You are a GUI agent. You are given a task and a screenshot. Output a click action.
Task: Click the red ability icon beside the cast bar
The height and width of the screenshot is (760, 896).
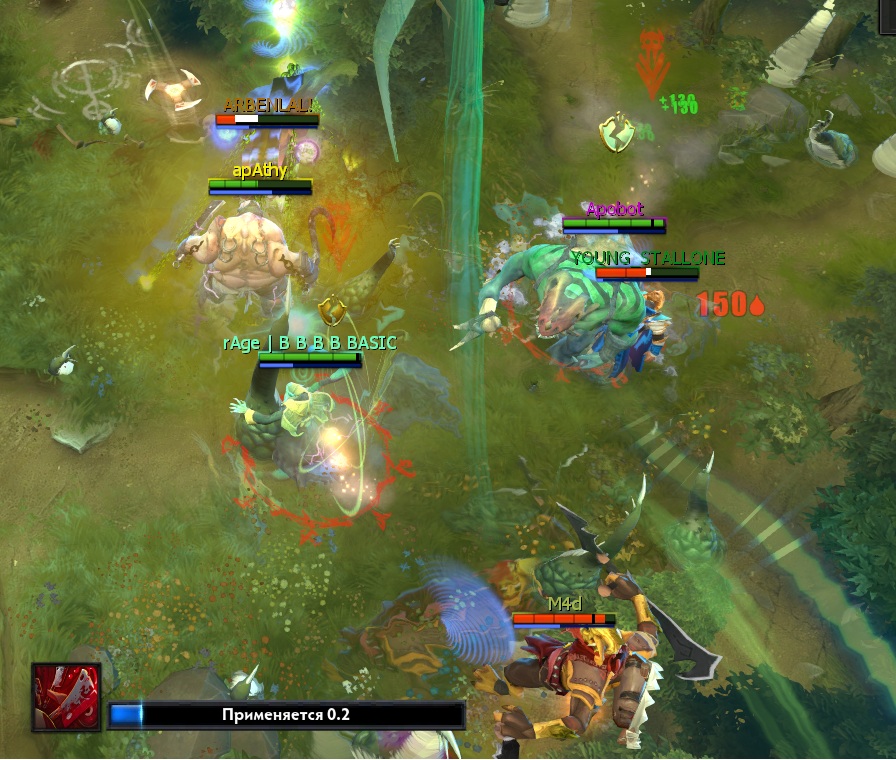point(66,697)
